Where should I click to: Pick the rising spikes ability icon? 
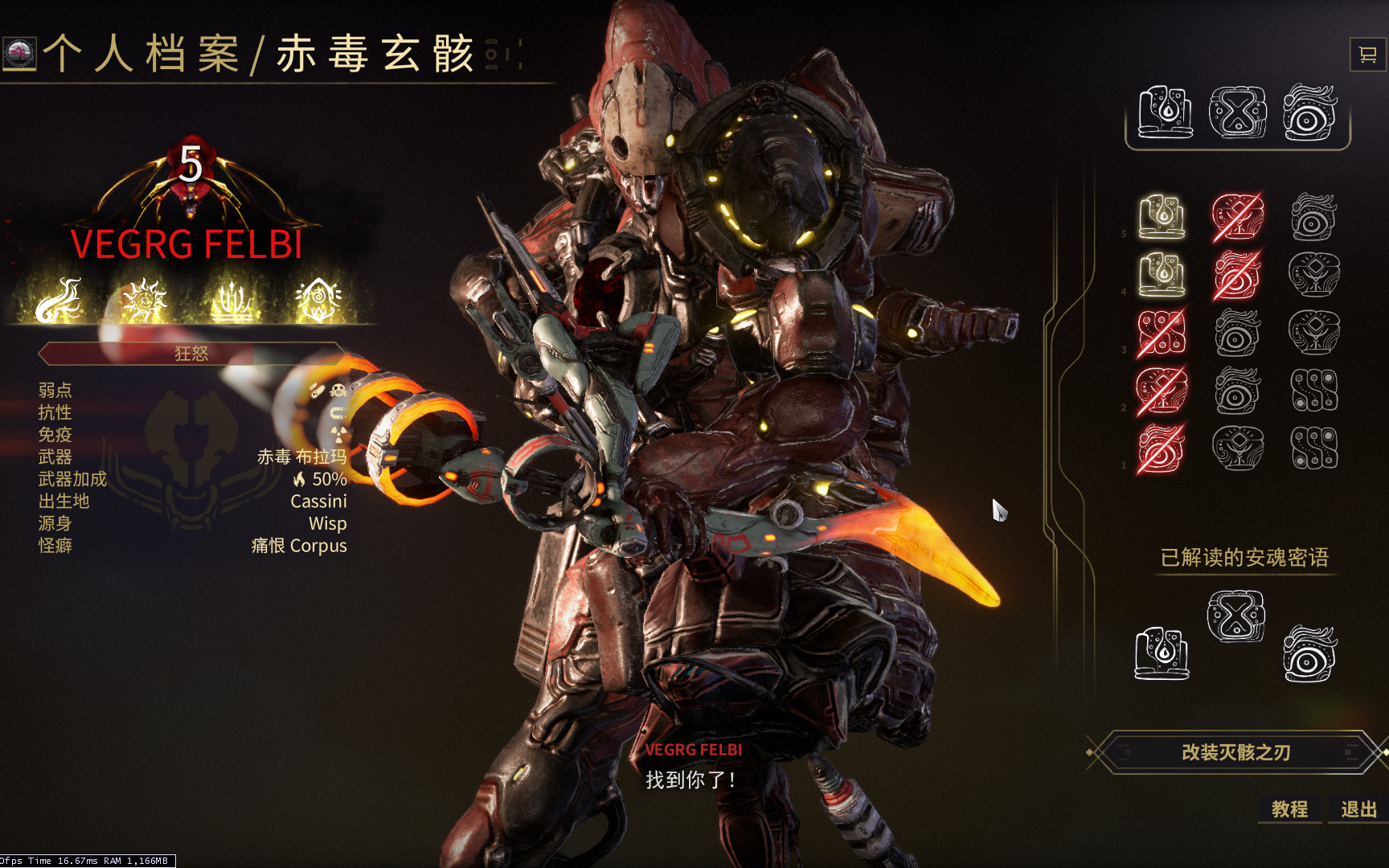pyautogui.click(x=232, y=301)
